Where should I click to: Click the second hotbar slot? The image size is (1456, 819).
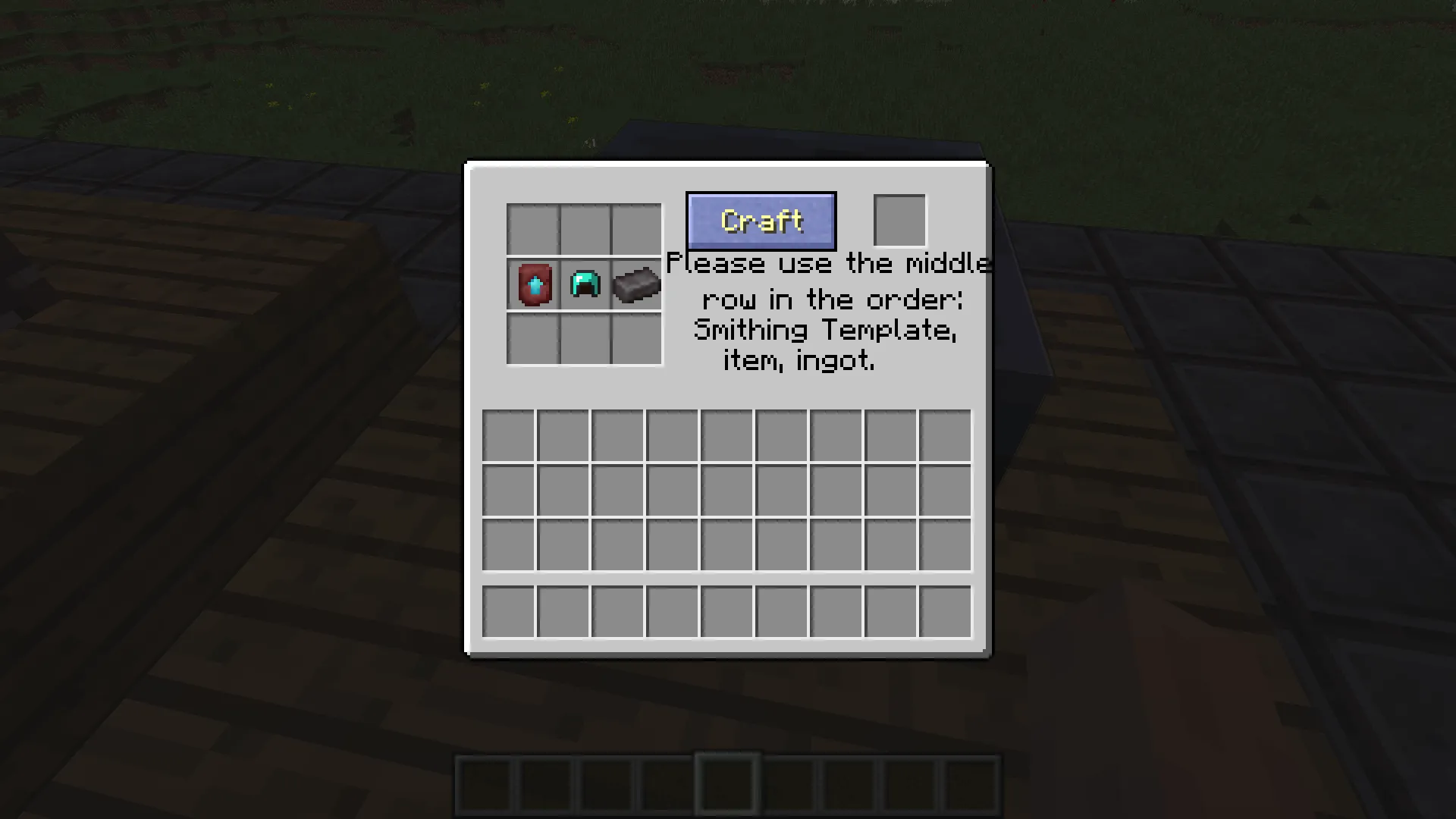point(544,783)
